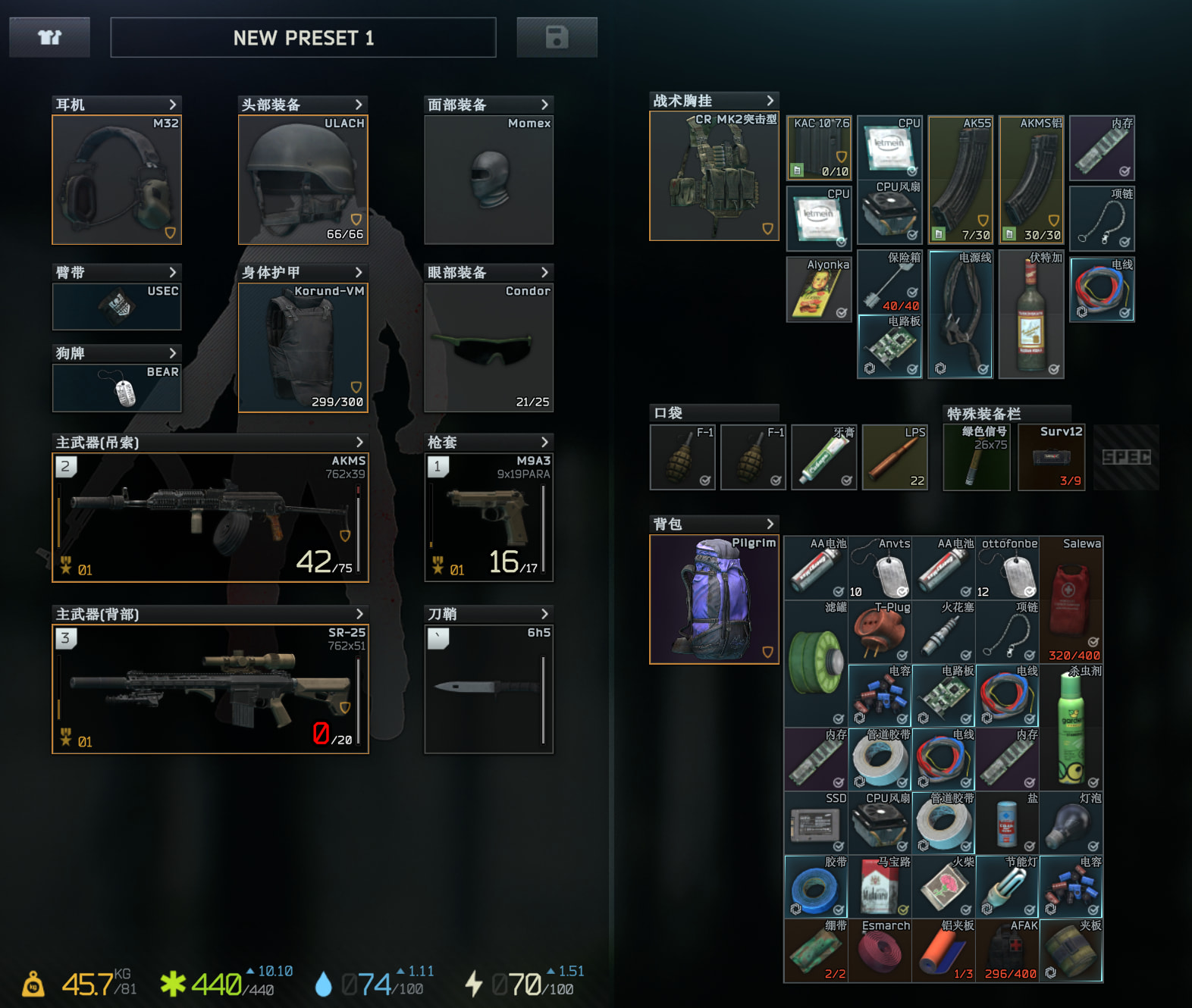
Task: Select the Pilgrim backpack slot
Action: click(x=714, y=599)
